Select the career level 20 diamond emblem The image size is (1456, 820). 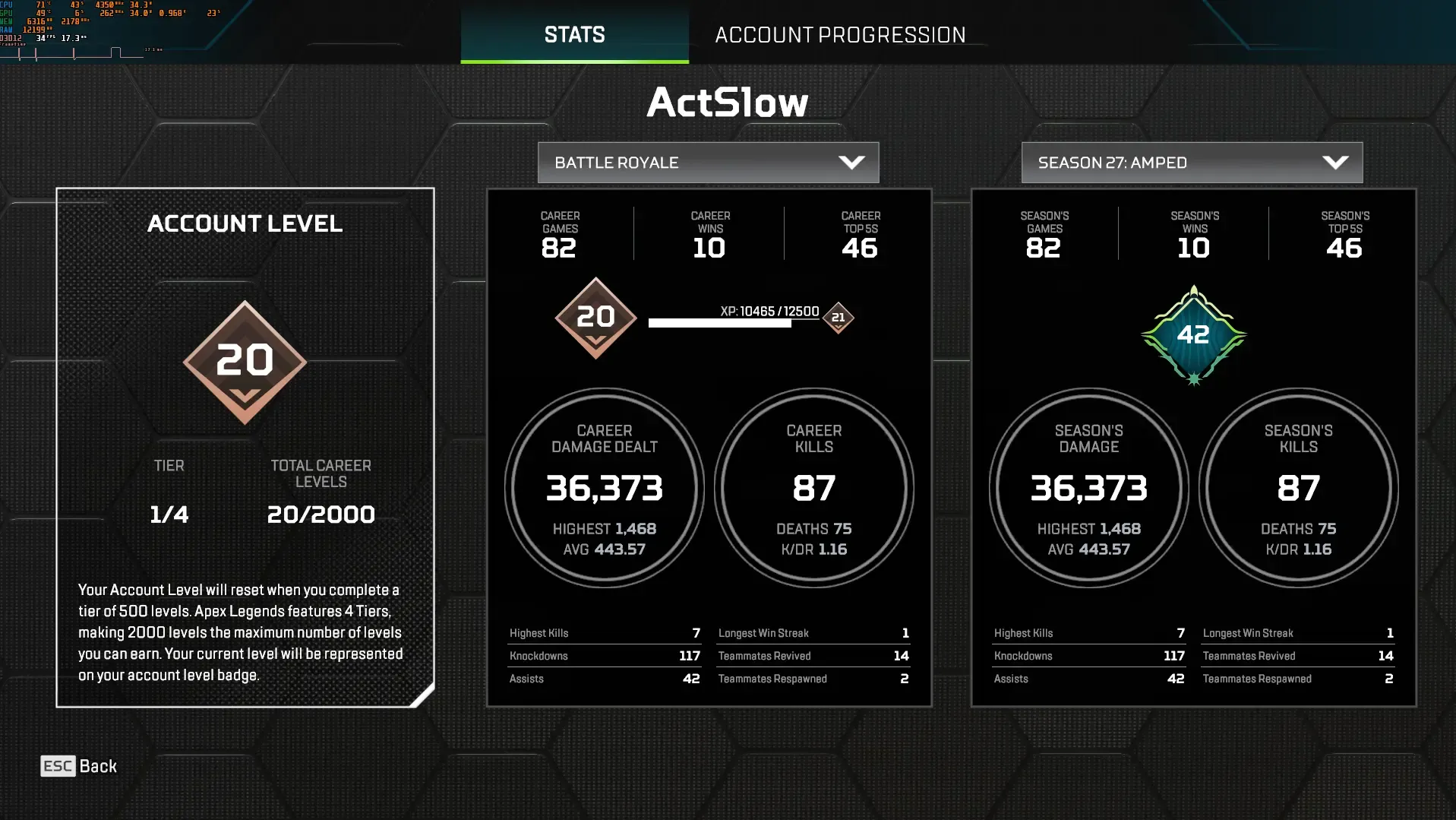coord(595,316)
